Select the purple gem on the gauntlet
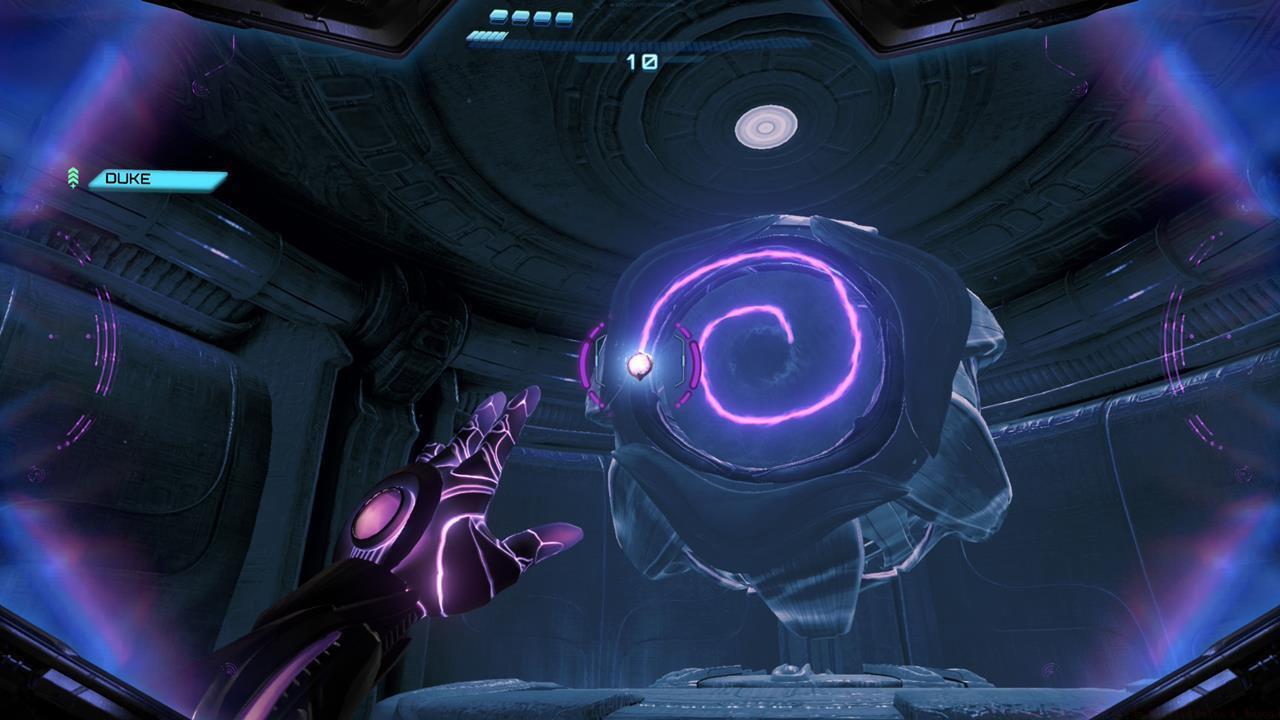 tap(380, 513)
